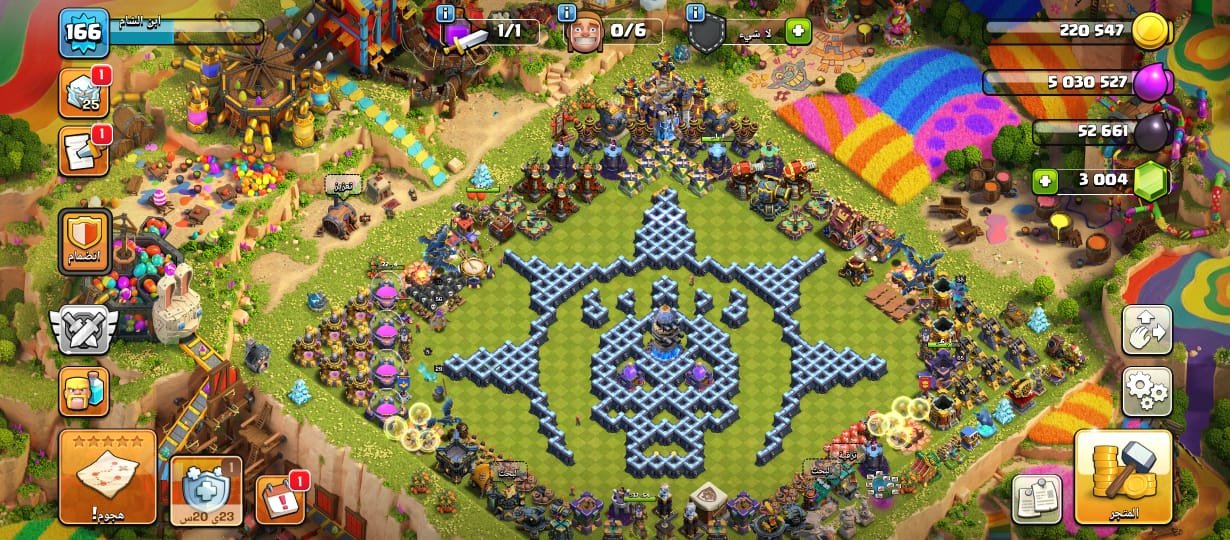Open the Settings gears button

(1146, 391)
